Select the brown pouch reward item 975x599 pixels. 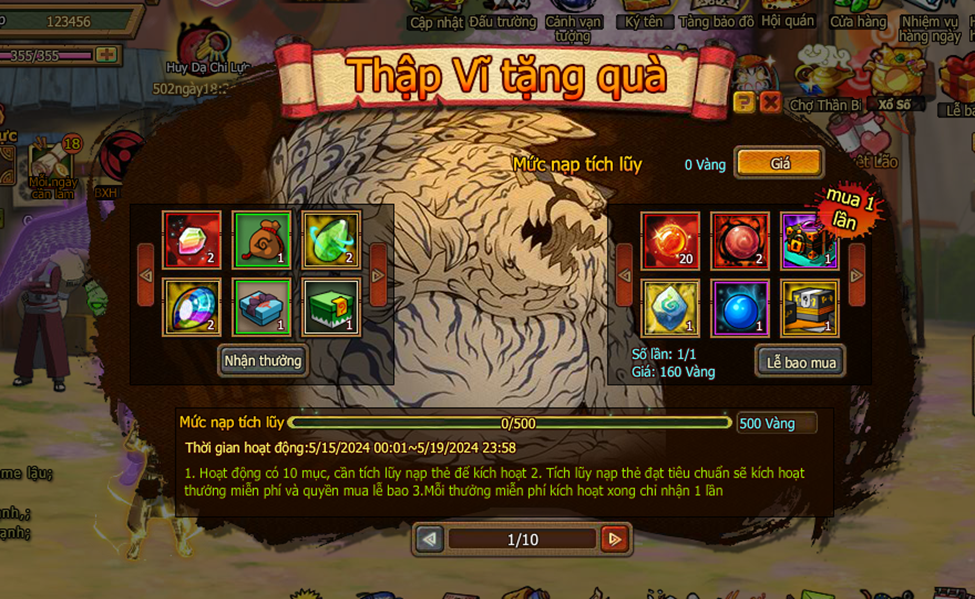[262, 240]
